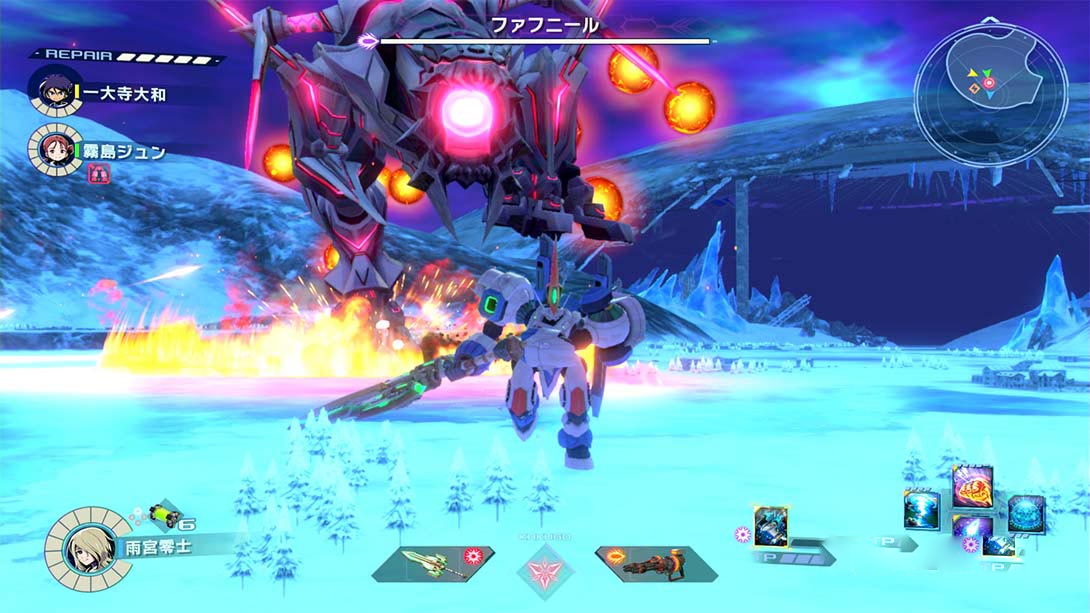This screenshot has width=1090, height=613.
Task: Activate the blue tornado skill icon
Action: click(x=921, y=510)
